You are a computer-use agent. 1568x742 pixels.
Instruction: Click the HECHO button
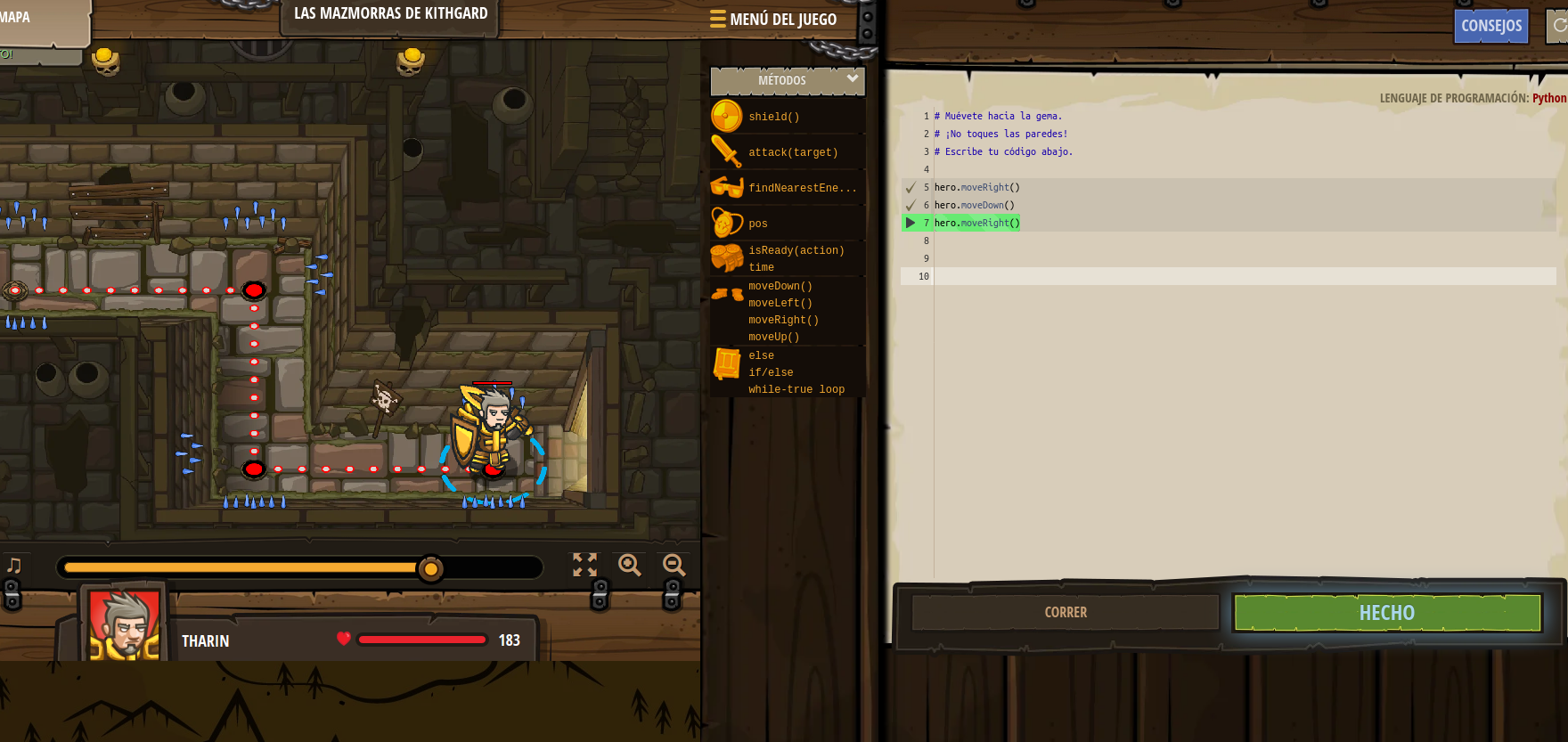(1386, 613)
